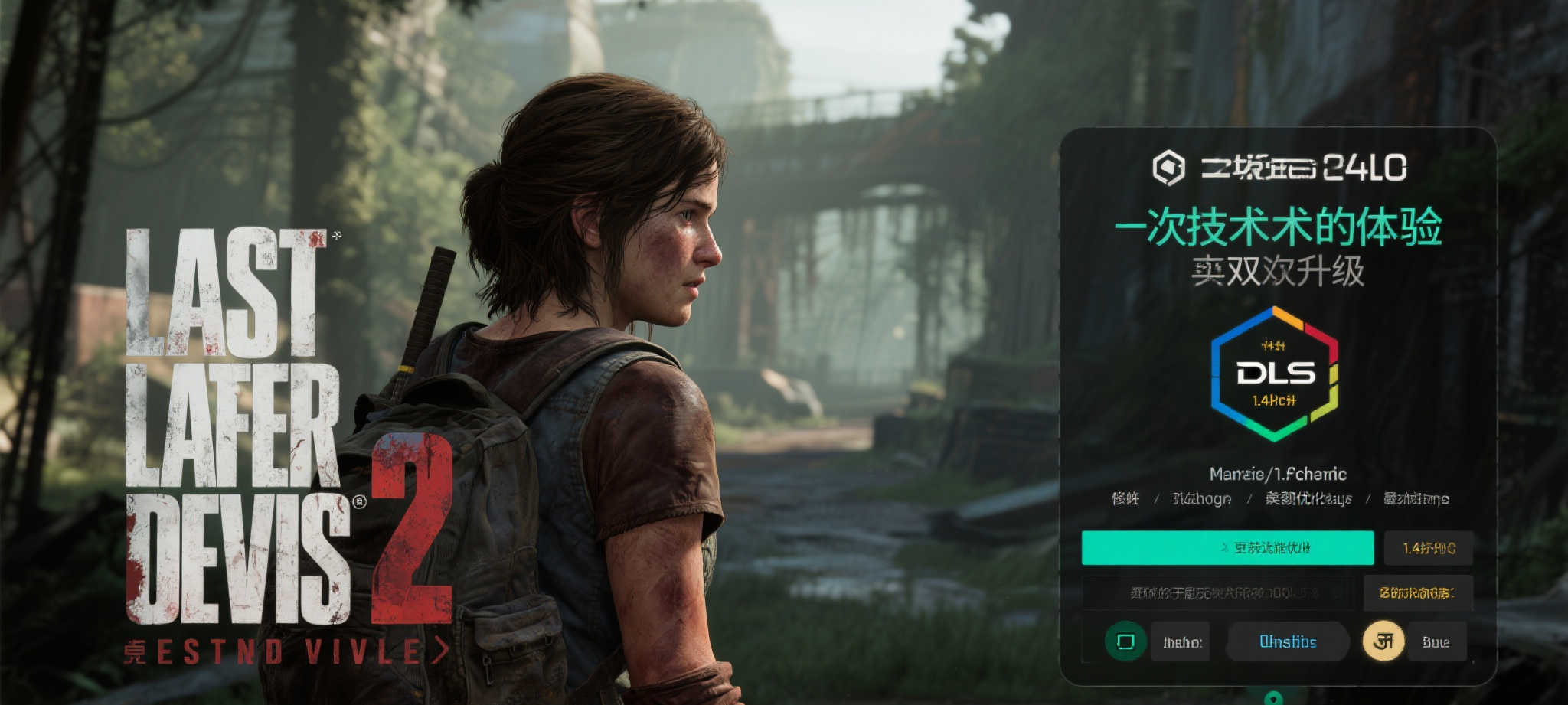Image resolution: width=1568 pixels, height=705 pixels.
Task: Select the grey Ihaho button
Action: [x=1181, y=642]
